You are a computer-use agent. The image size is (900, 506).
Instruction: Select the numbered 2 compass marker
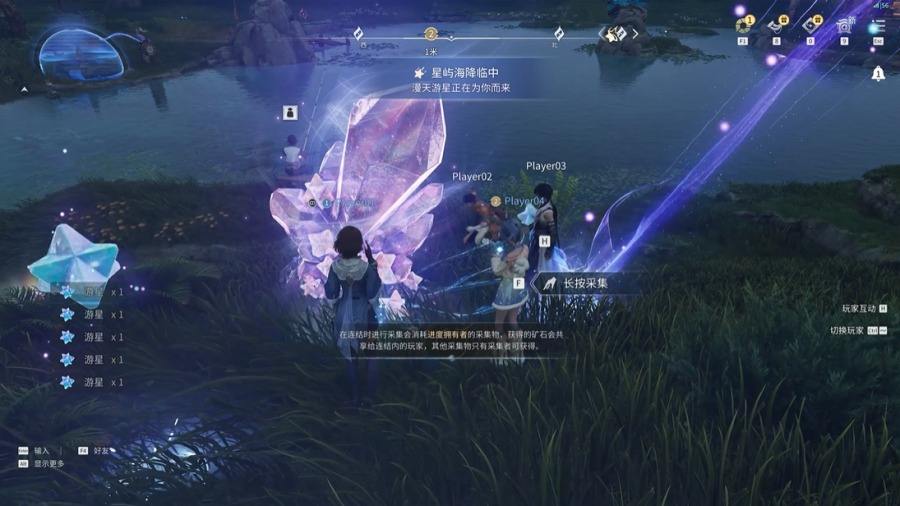pyautogui.click(x=431, y=34)
